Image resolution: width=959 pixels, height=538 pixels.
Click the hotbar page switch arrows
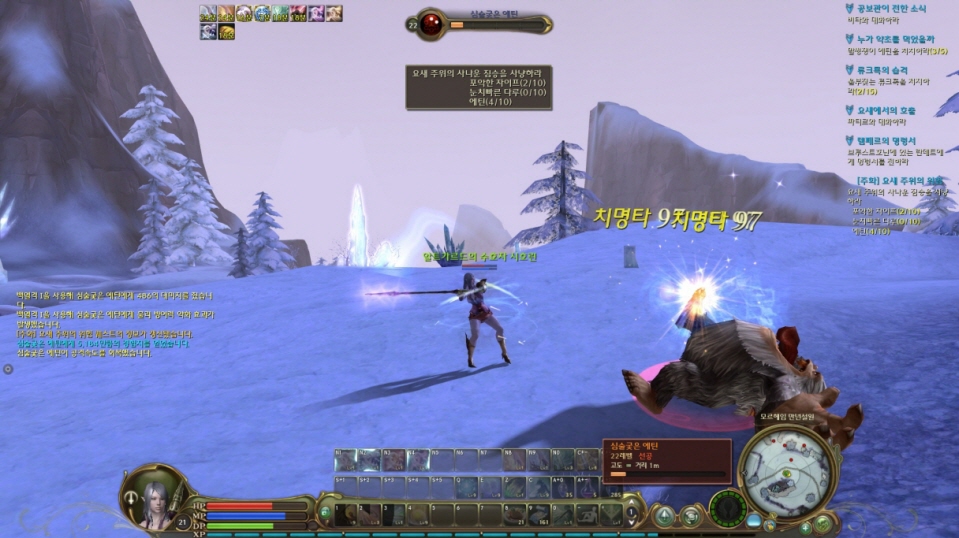[632, 514]
